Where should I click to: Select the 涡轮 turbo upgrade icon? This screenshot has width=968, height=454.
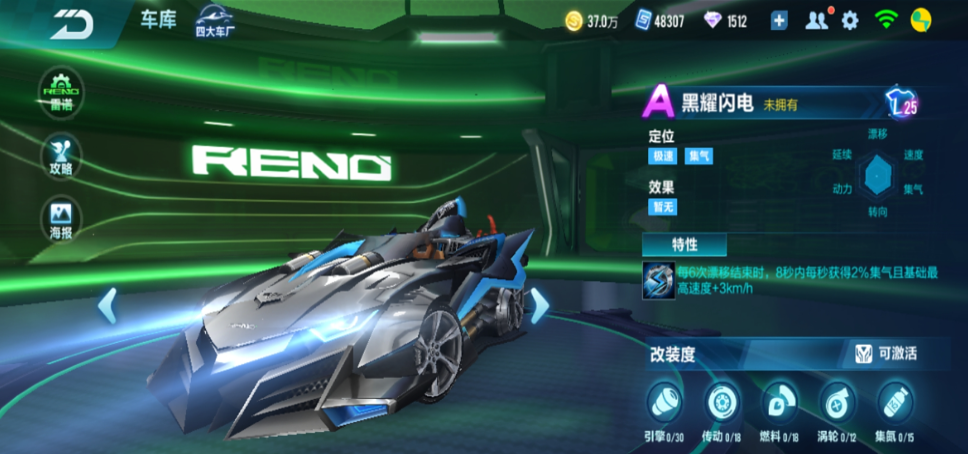(837, 402)
